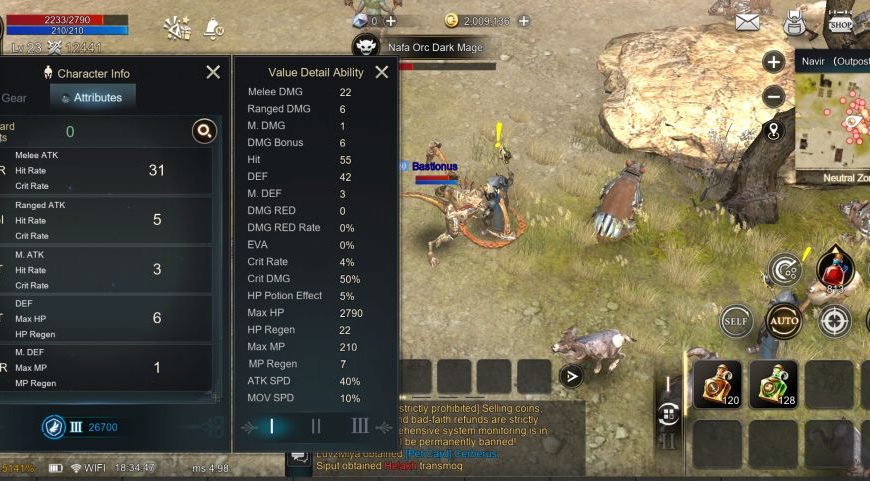Viewport: 870px width, 481px height.
Task: Toggle AUTO battle mode
Action: [784, 321]
